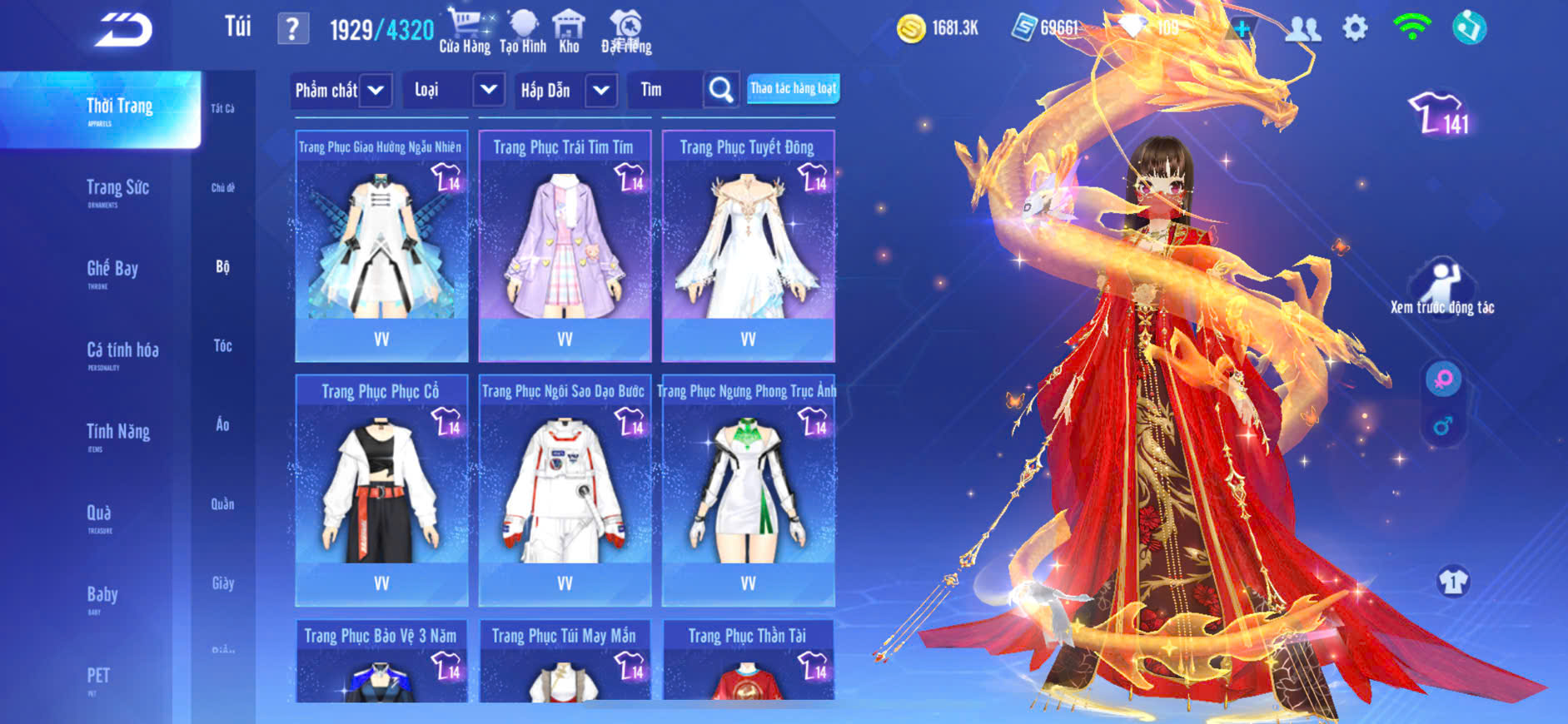Open Tạo Hình styling menu
Screen dimensions: 1568x724
tap(523, 32)
